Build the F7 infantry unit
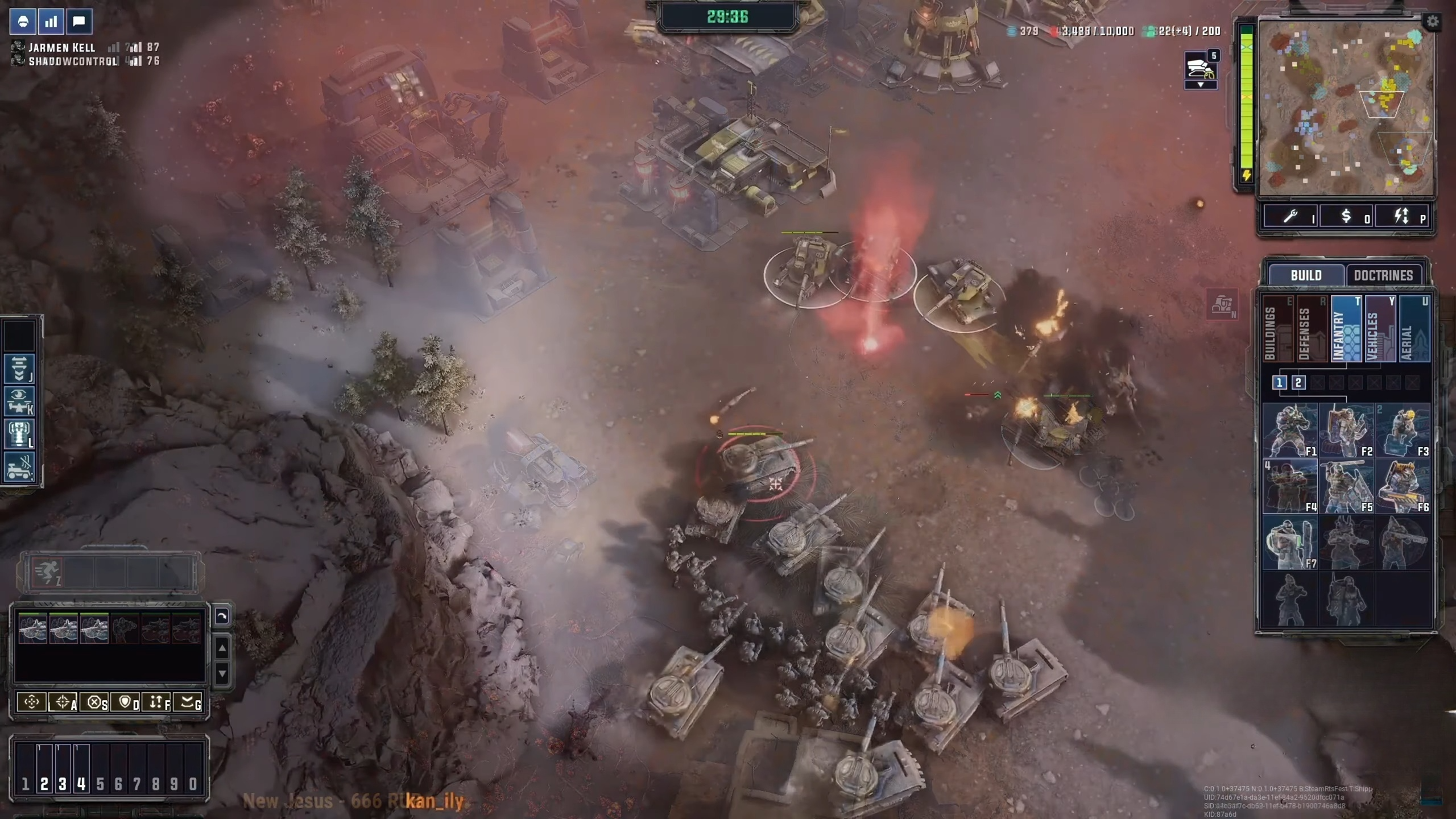The image size is (1456, 819). [x=1290, y=543]
